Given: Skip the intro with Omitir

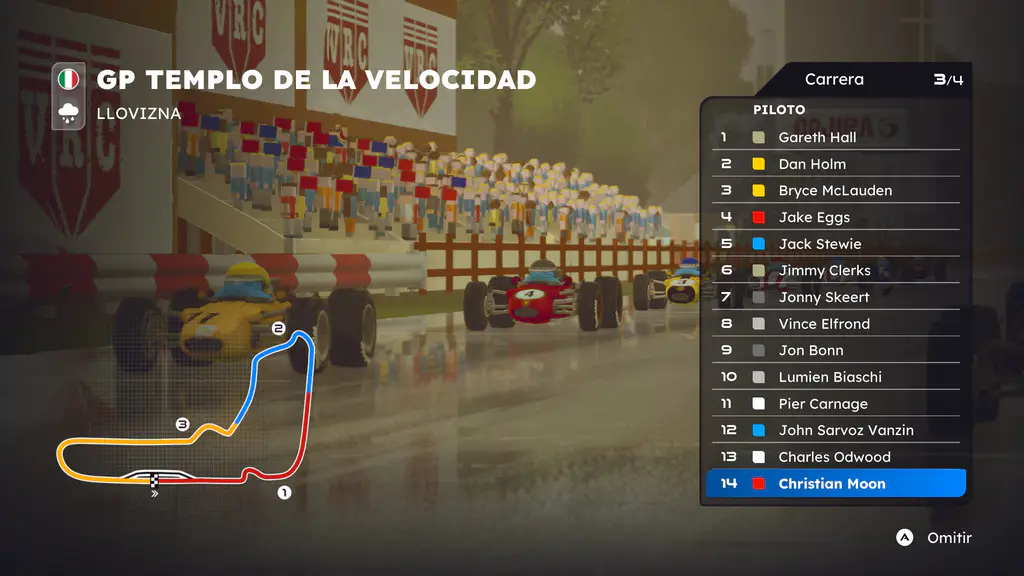Looking at the screenshot, I should tap(934, 538).
